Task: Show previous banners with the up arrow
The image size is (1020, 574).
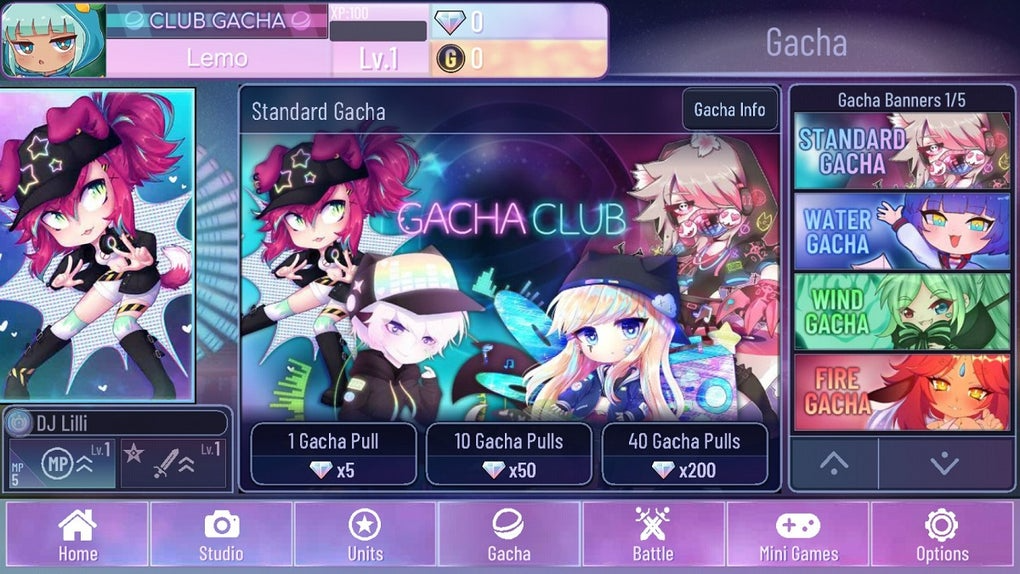Action: pos(834,463)
